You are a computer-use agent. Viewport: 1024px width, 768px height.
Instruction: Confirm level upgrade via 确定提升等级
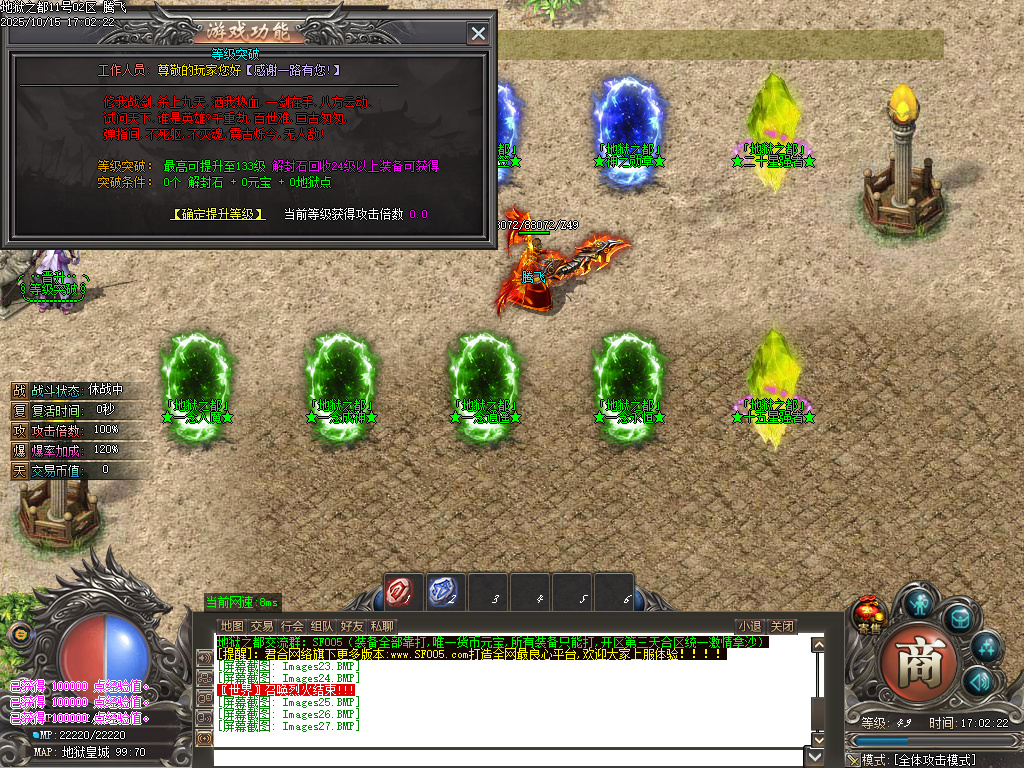[x=218, y=214]
